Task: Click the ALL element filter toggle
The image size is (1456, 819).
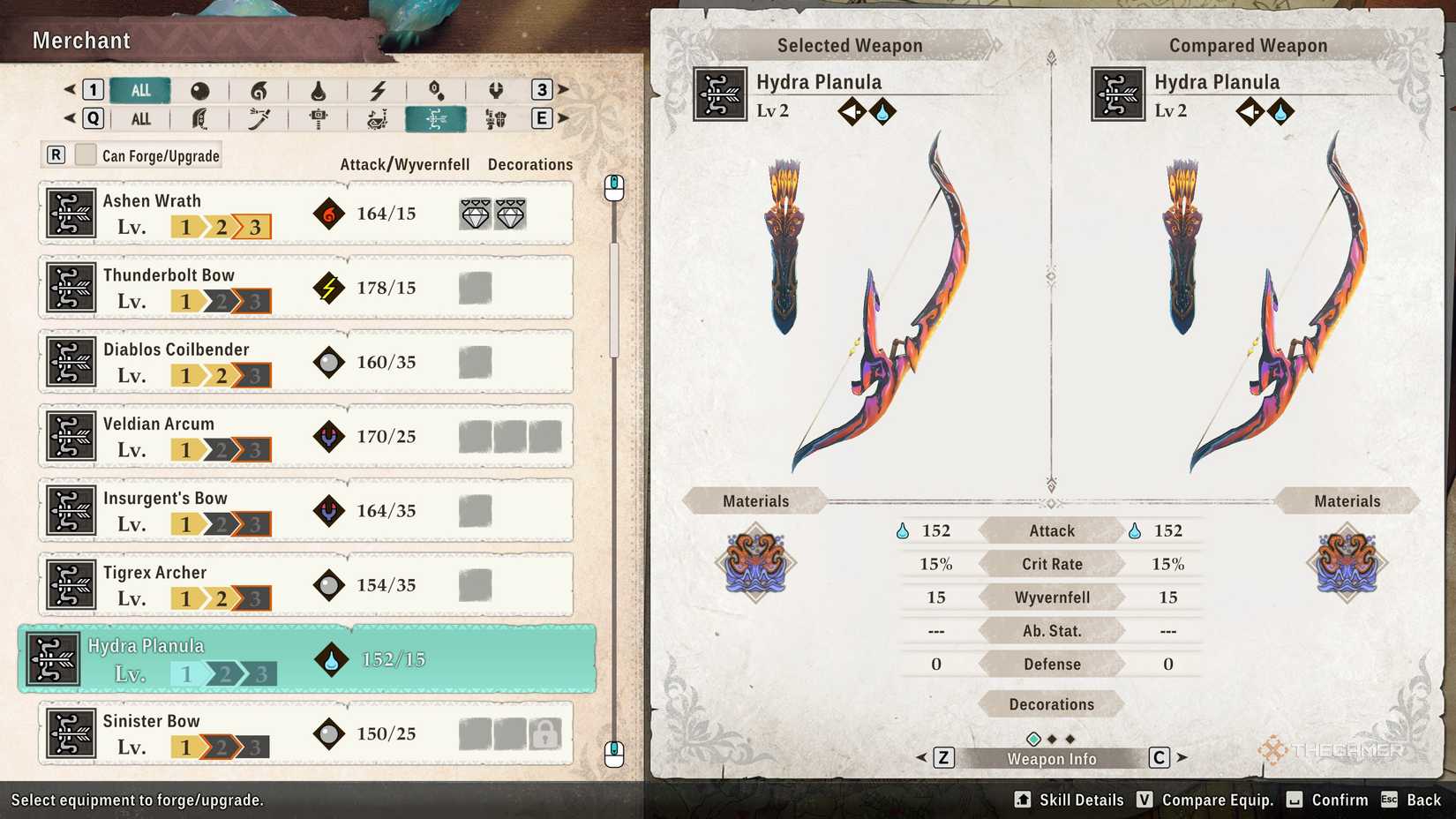Action: click(x=139, y=89)
